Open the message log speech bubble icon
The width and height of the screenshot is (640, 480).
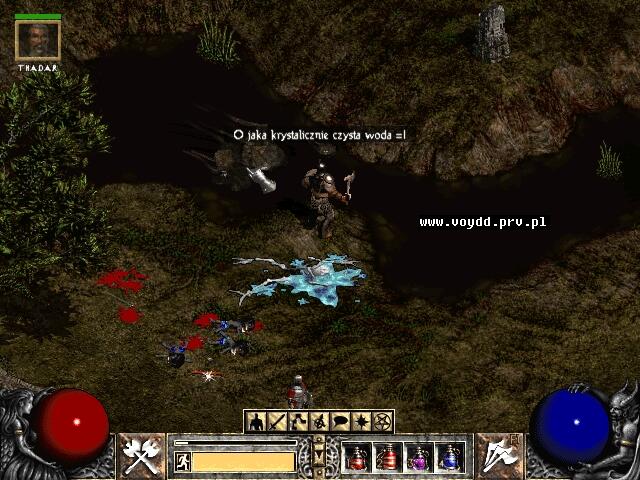(340, 421)
